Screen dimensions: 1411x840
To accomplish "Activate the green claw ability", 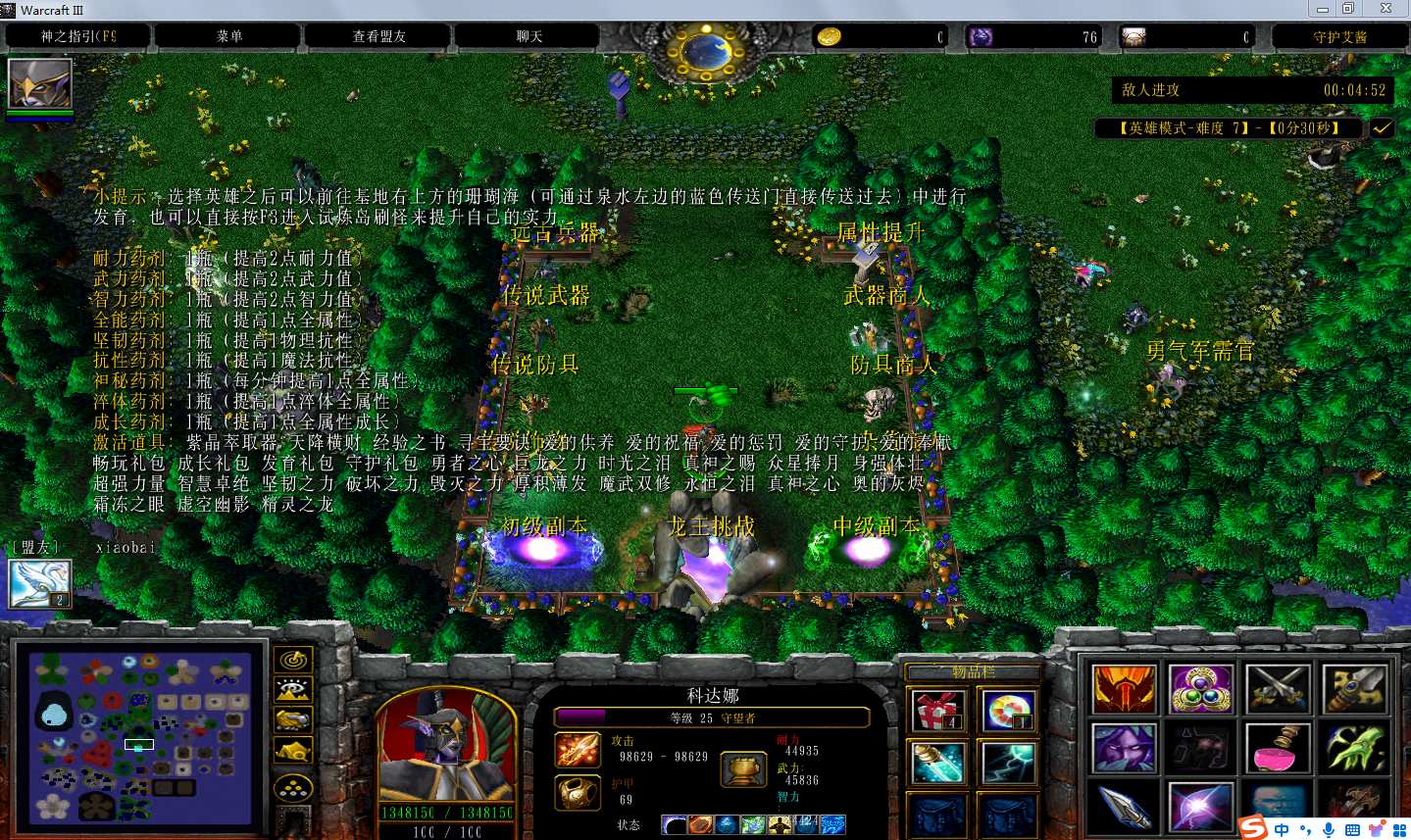I will 1354,749.
